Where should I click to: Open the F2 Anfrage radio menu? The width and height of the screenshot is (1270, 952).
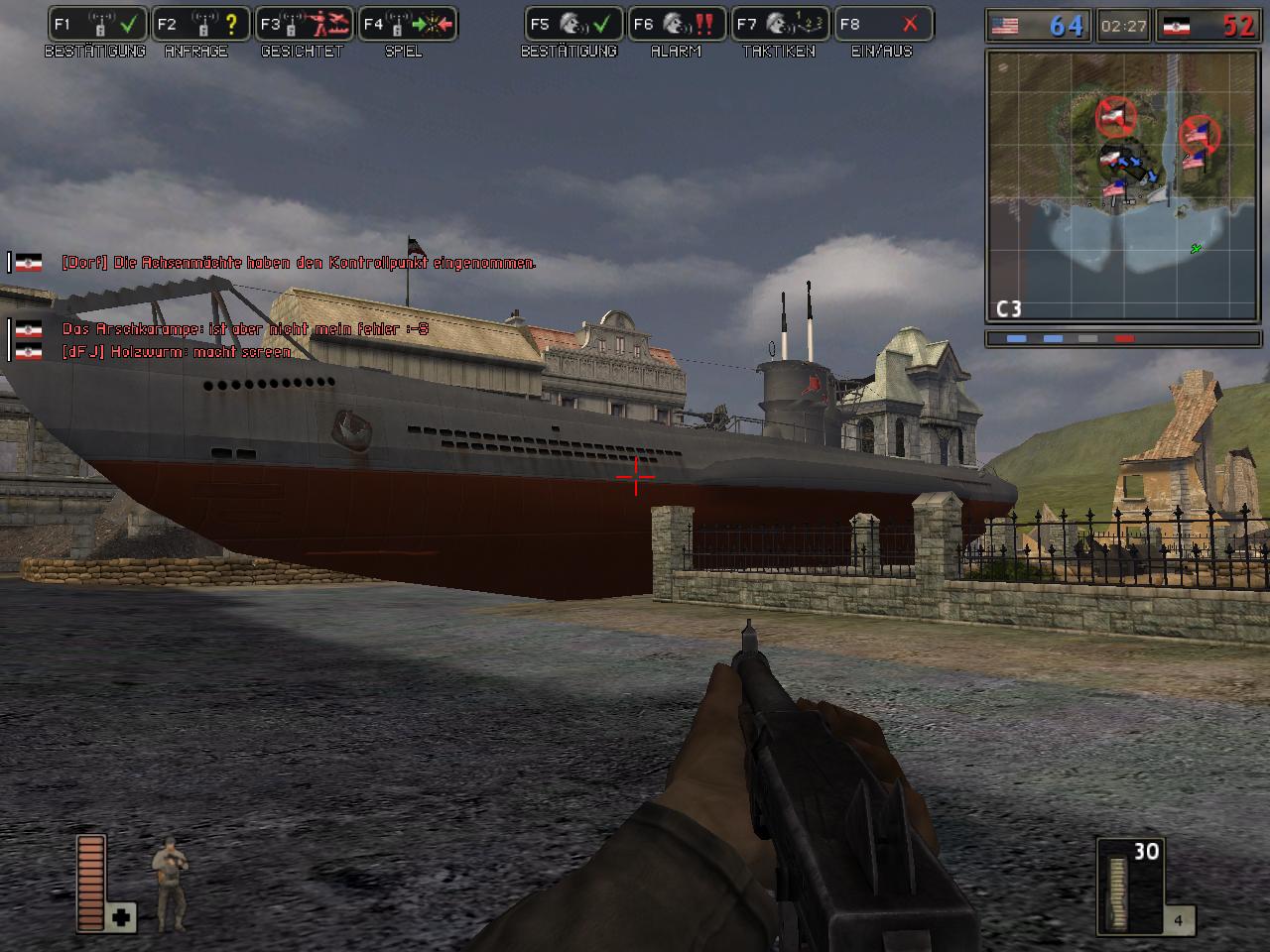click(x=200, y=25)
